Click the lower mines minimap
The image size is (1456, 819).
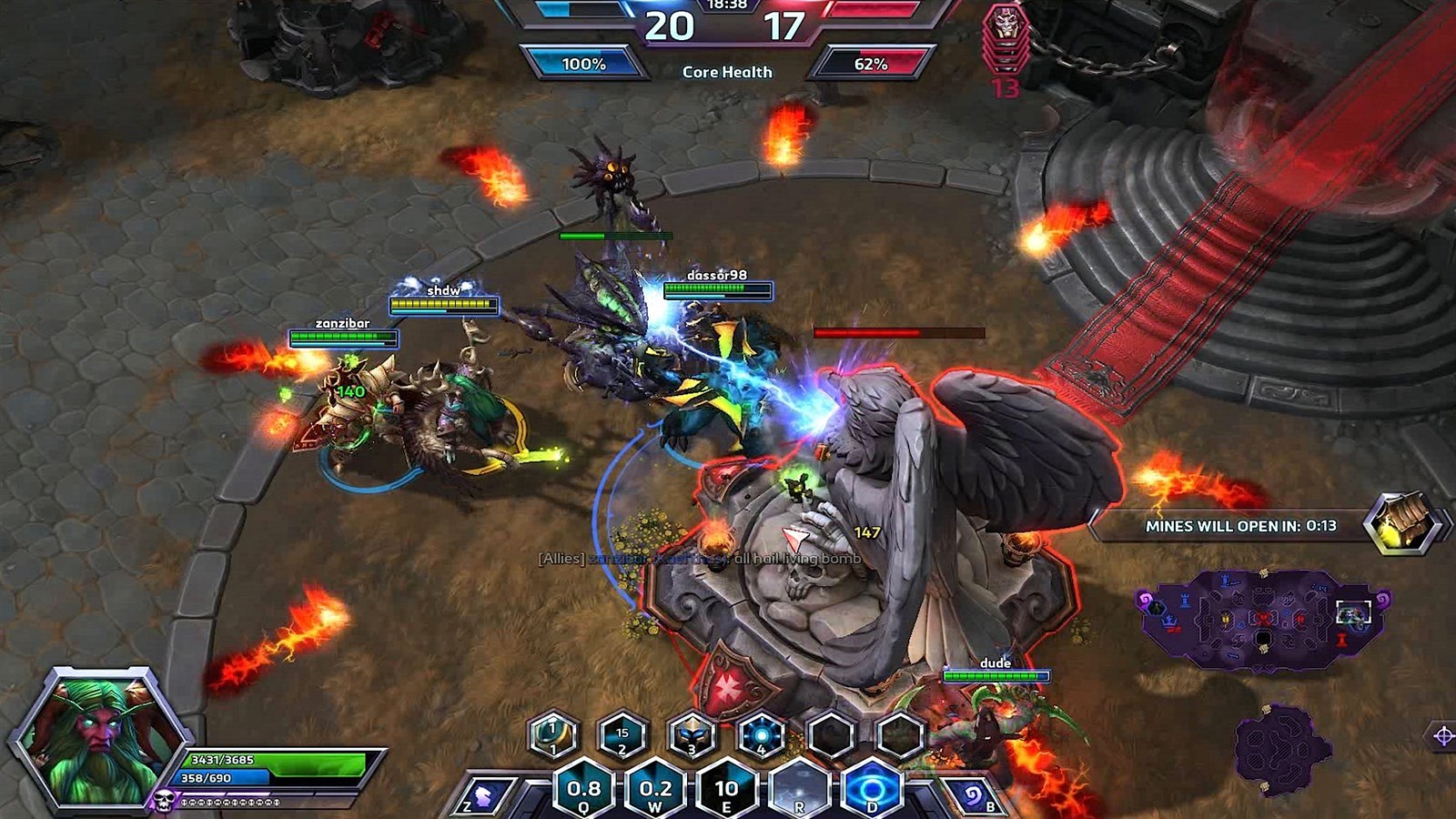(1277, 748)
